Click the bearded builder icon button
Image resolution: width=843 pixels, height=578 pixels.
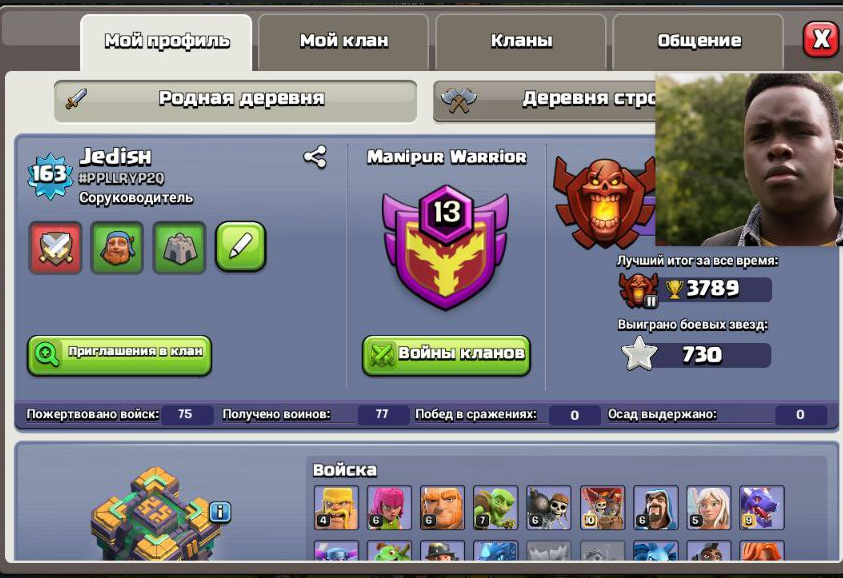click(117, 247)
